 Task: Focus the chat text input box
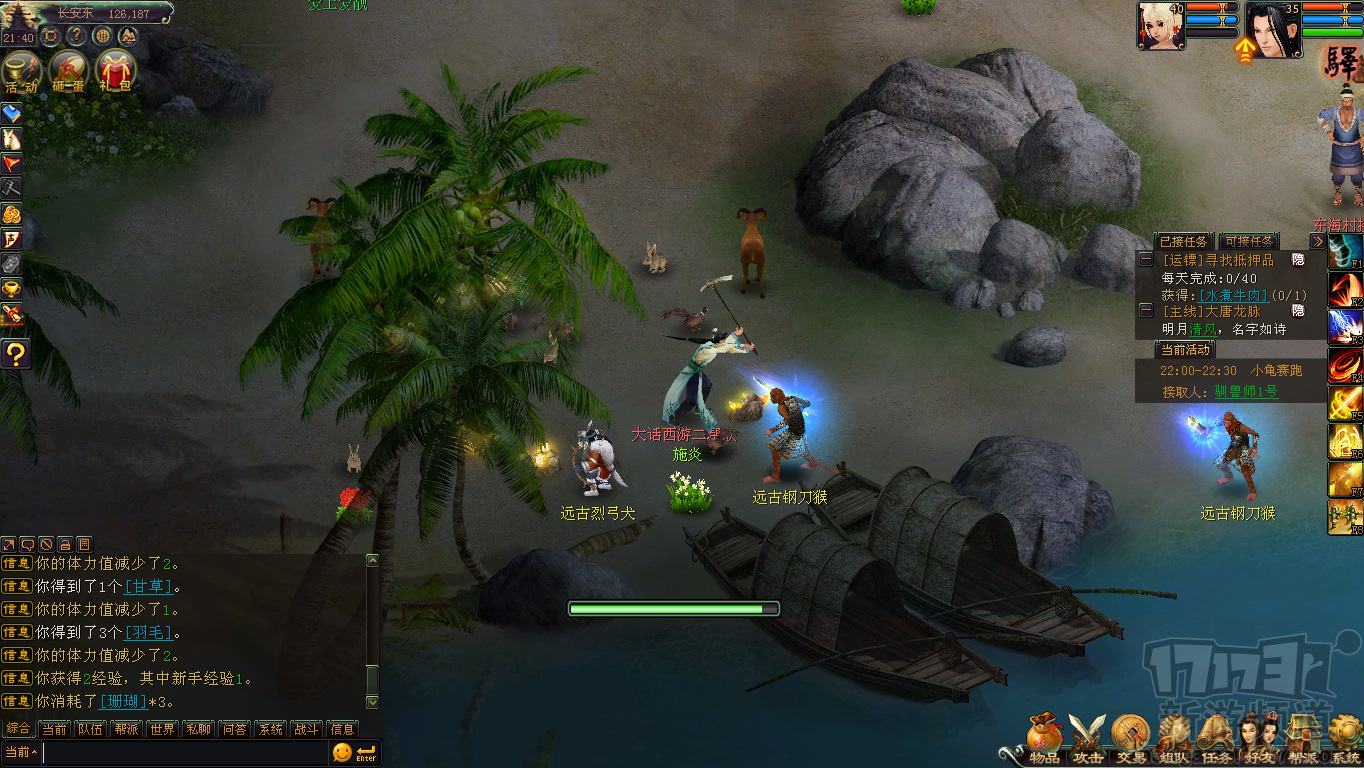click(x=185, y=752)
